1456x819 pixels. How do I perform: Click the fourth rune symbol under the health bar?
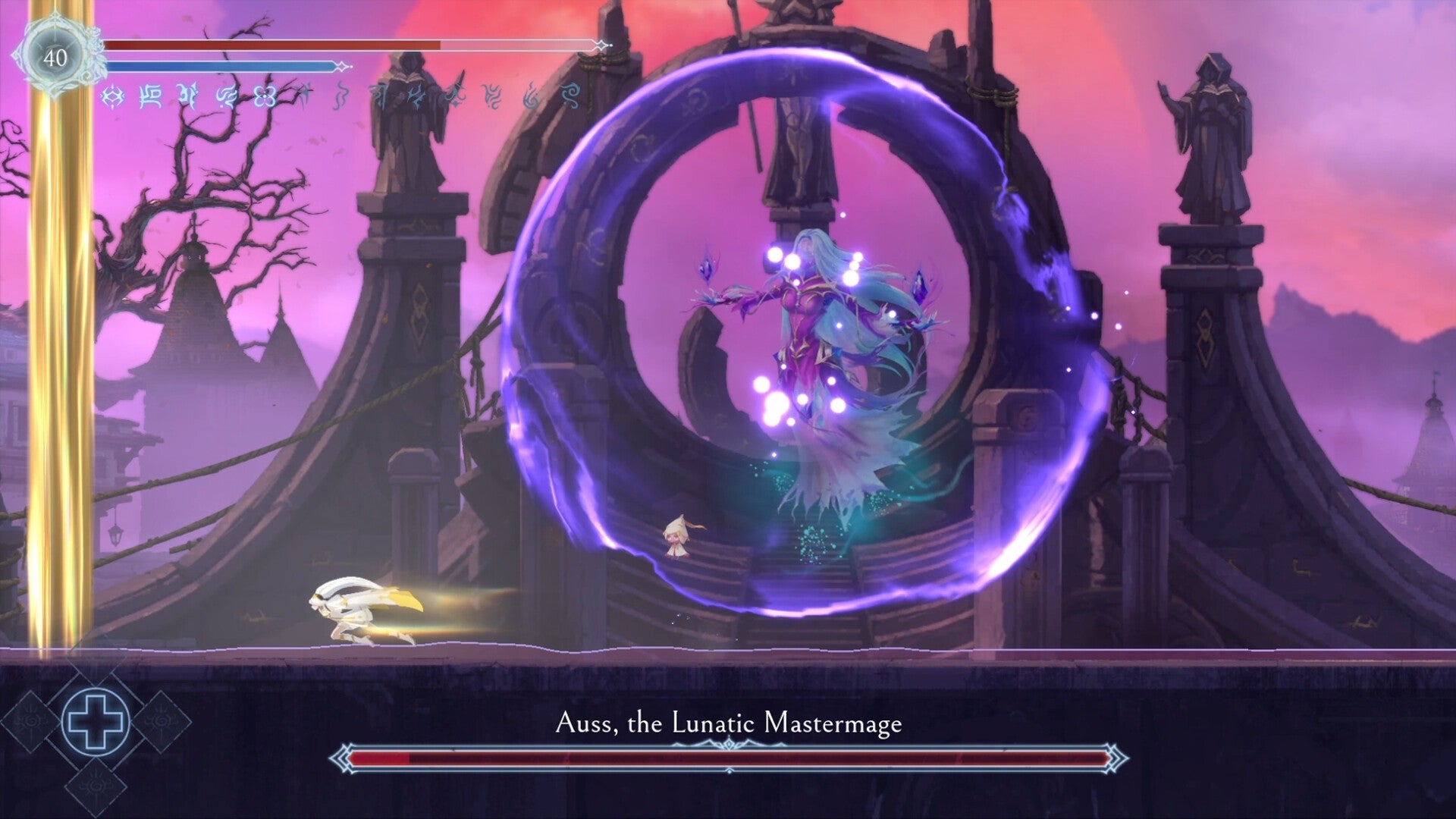click(x=228, y=96)
